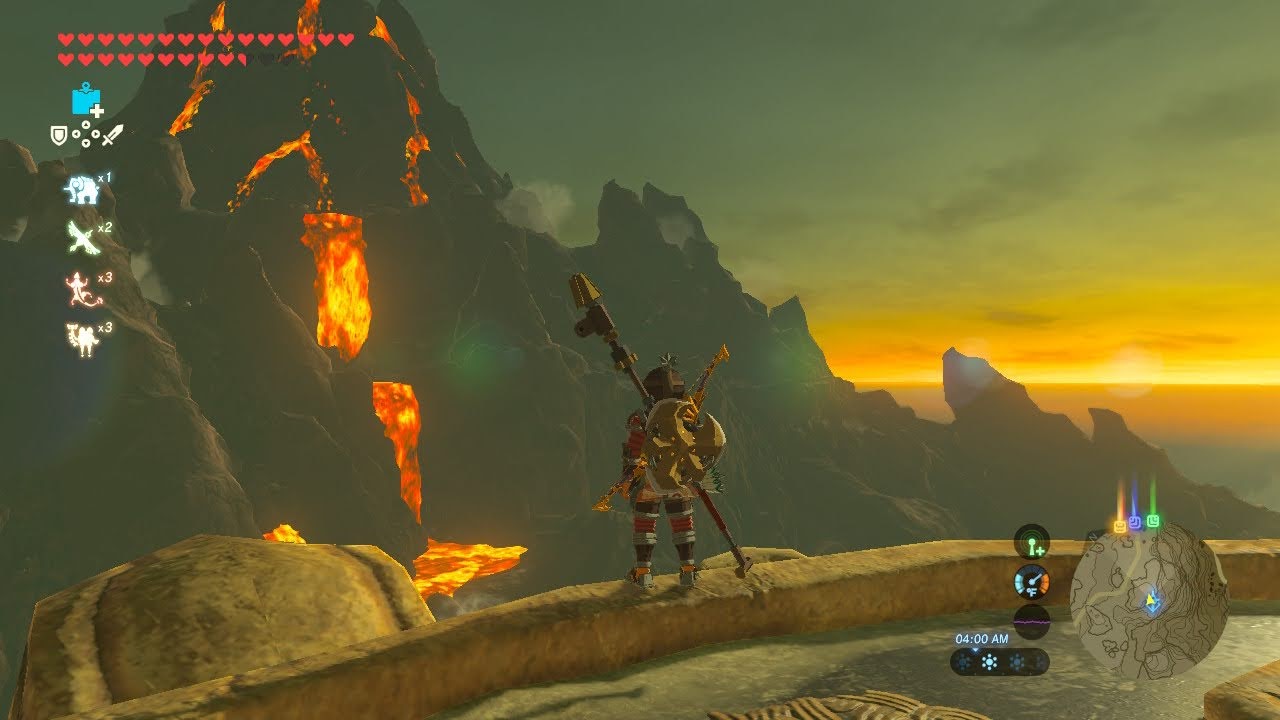Image resolution: width=1280 pixels, height=720 pixels.
Task: Select the blue amiibo rune icon
Action: coord(86,100)
